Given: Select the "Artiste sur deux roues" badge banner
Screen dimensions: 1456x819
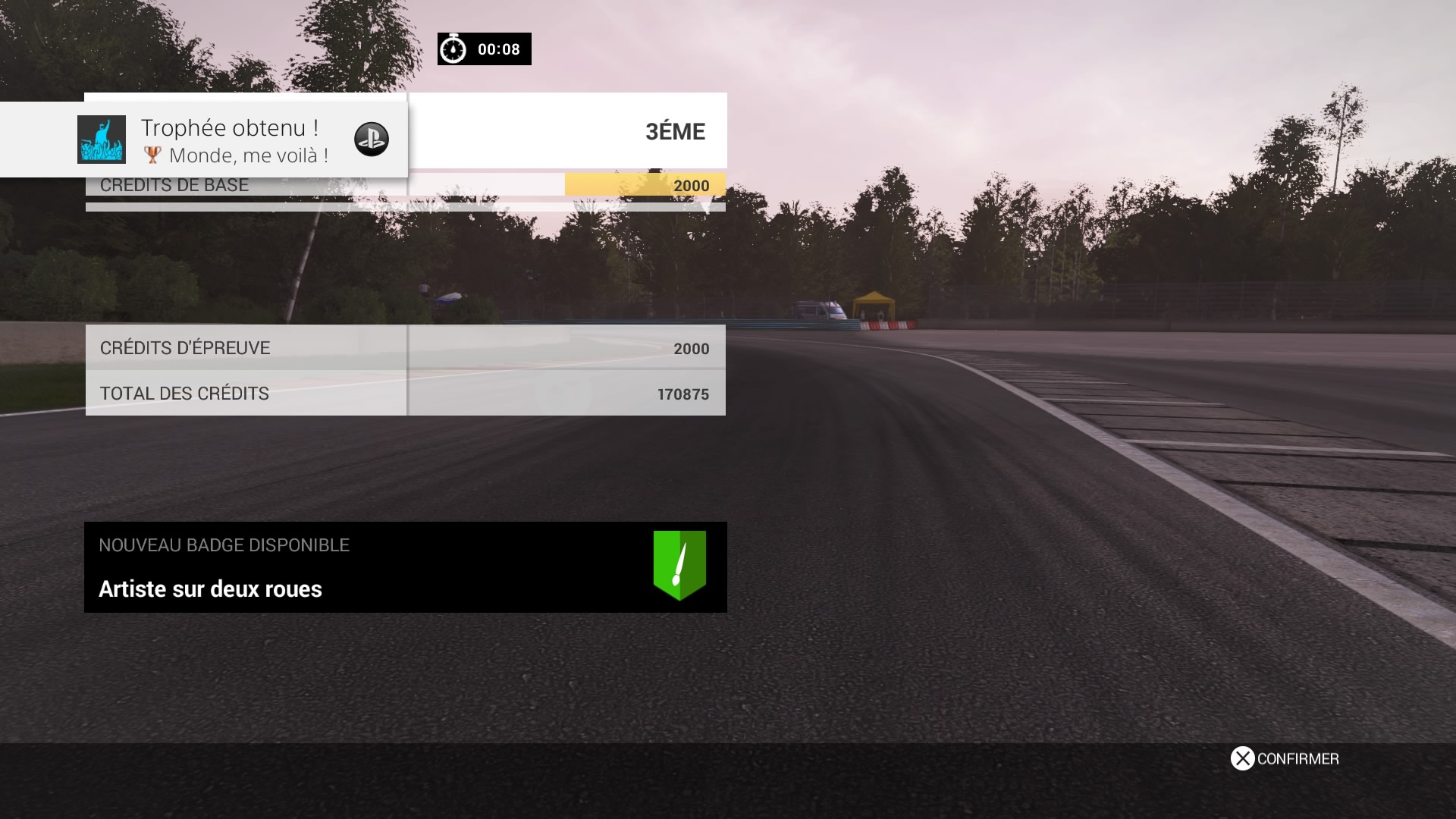Looking at the screenshot, I should click(x=405, y=567).
